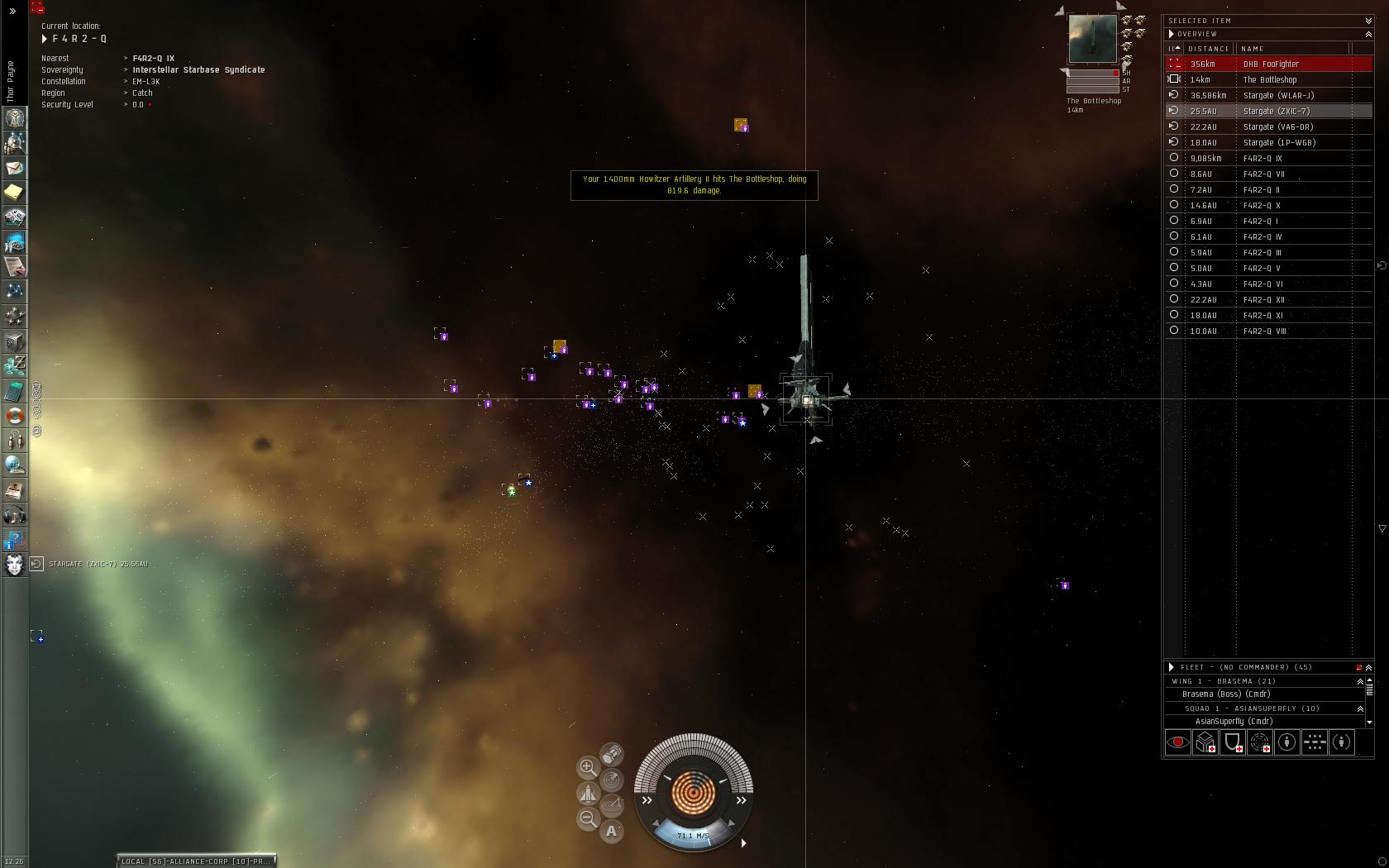Click the zoom-out magnifier button
The height and width of the screenshot is (868, 1389).
pos(588,818)
